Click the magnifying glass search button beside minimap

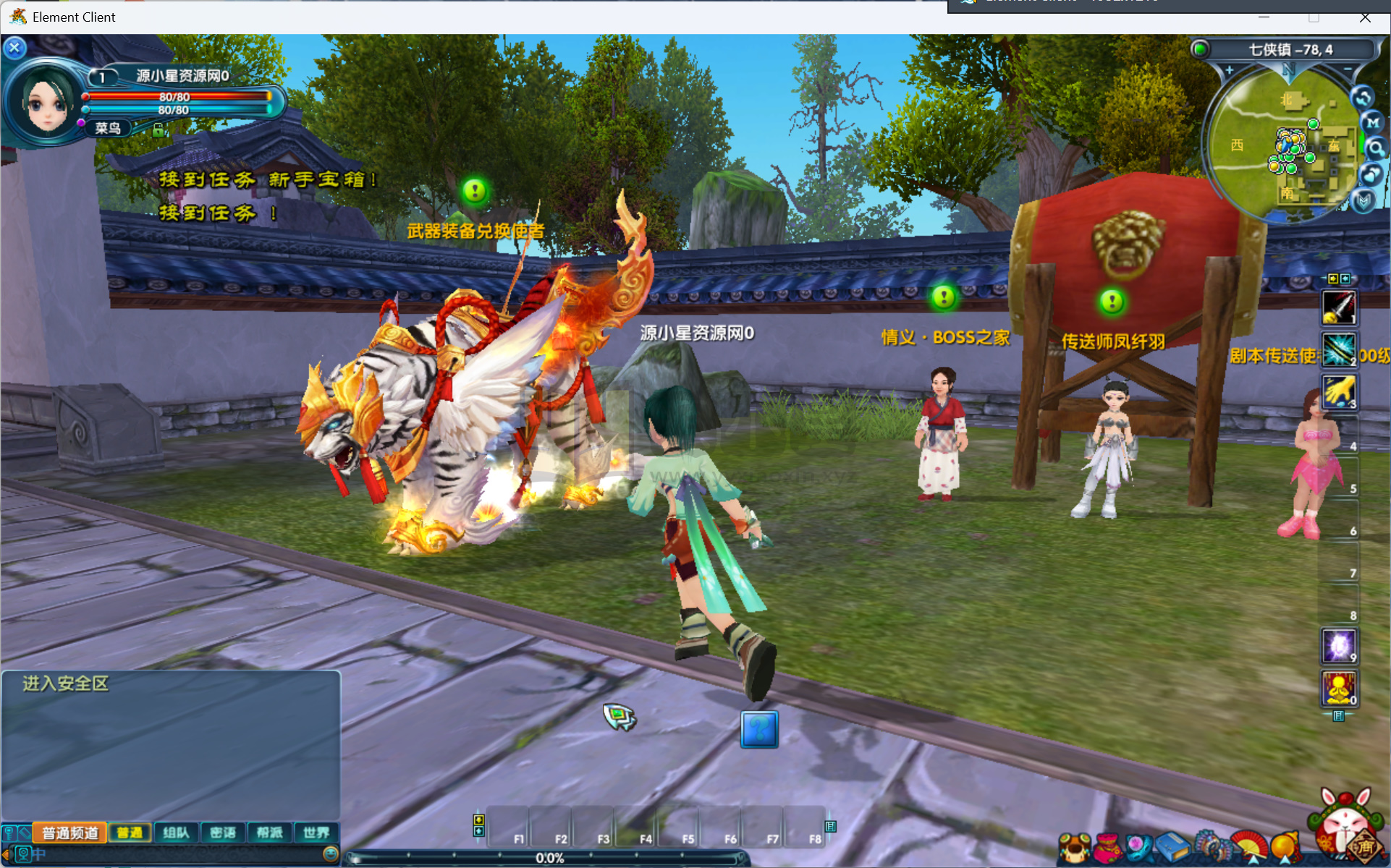[x=1375, y=149]
